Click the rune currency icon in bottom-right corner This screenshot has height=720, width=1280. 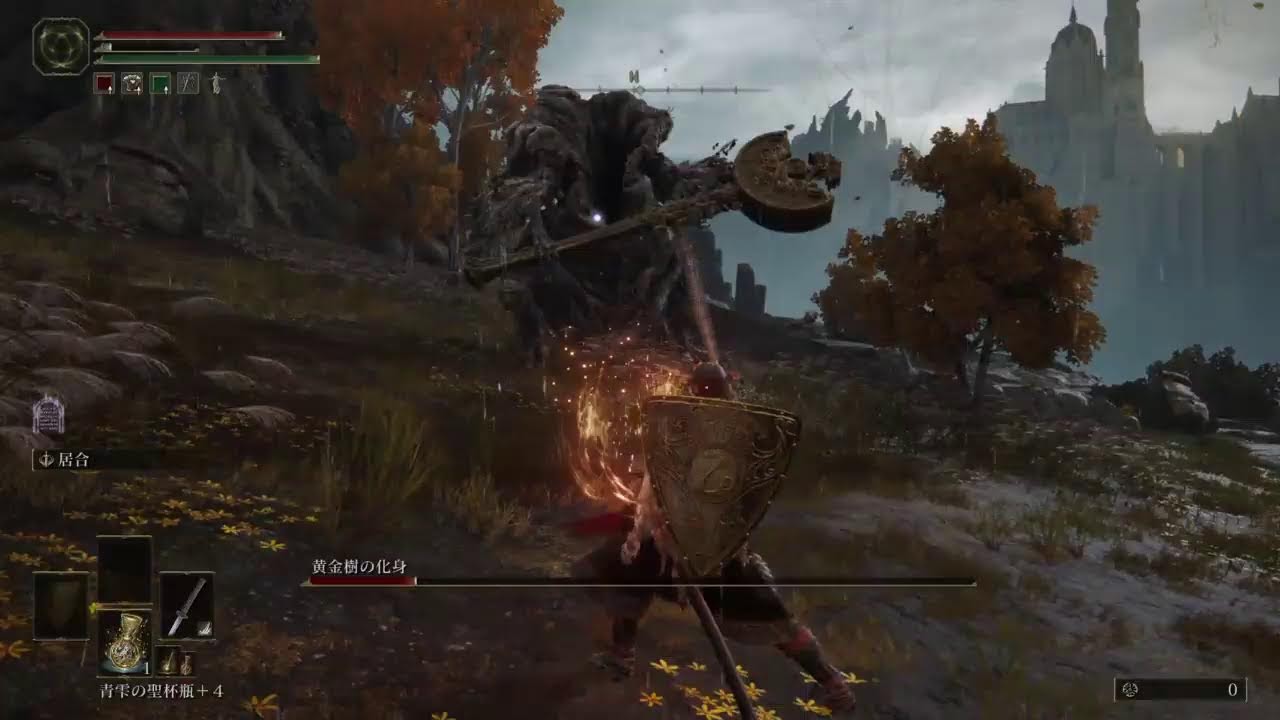pyautogui.click(x=1131, y=689)
